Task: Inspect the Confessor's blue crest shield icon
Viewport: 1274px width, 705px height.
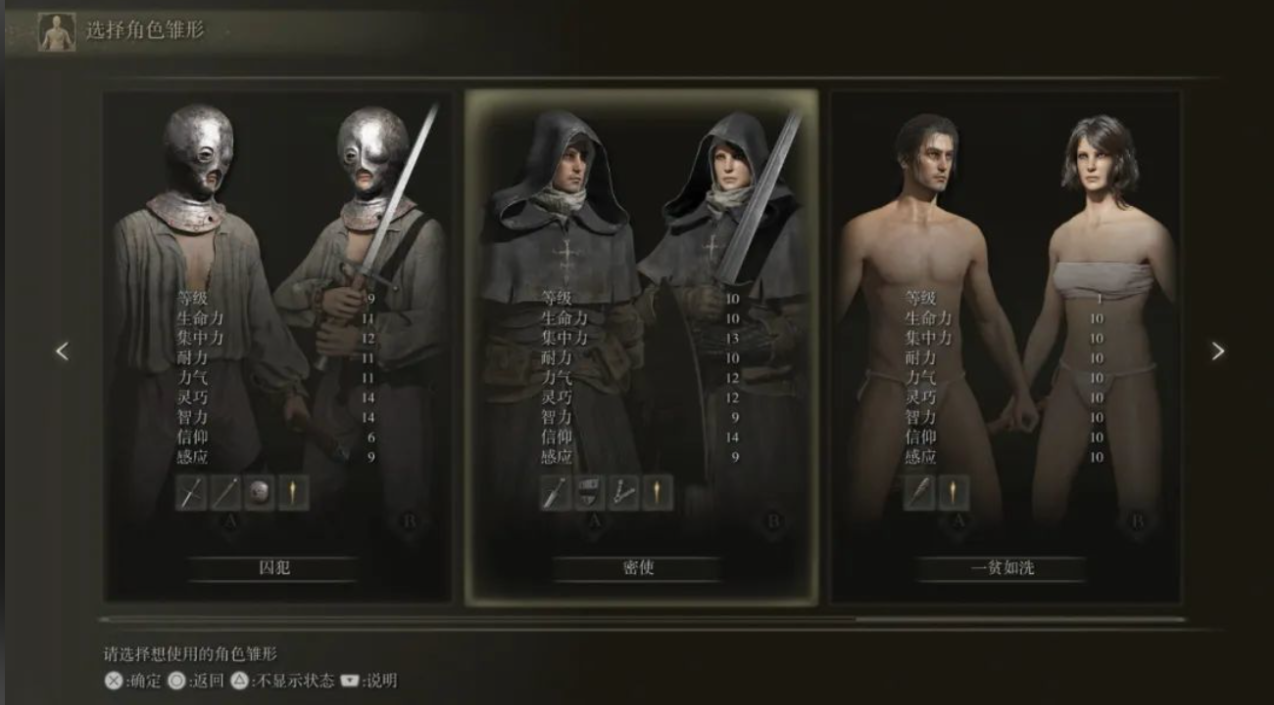Action: 590,493
